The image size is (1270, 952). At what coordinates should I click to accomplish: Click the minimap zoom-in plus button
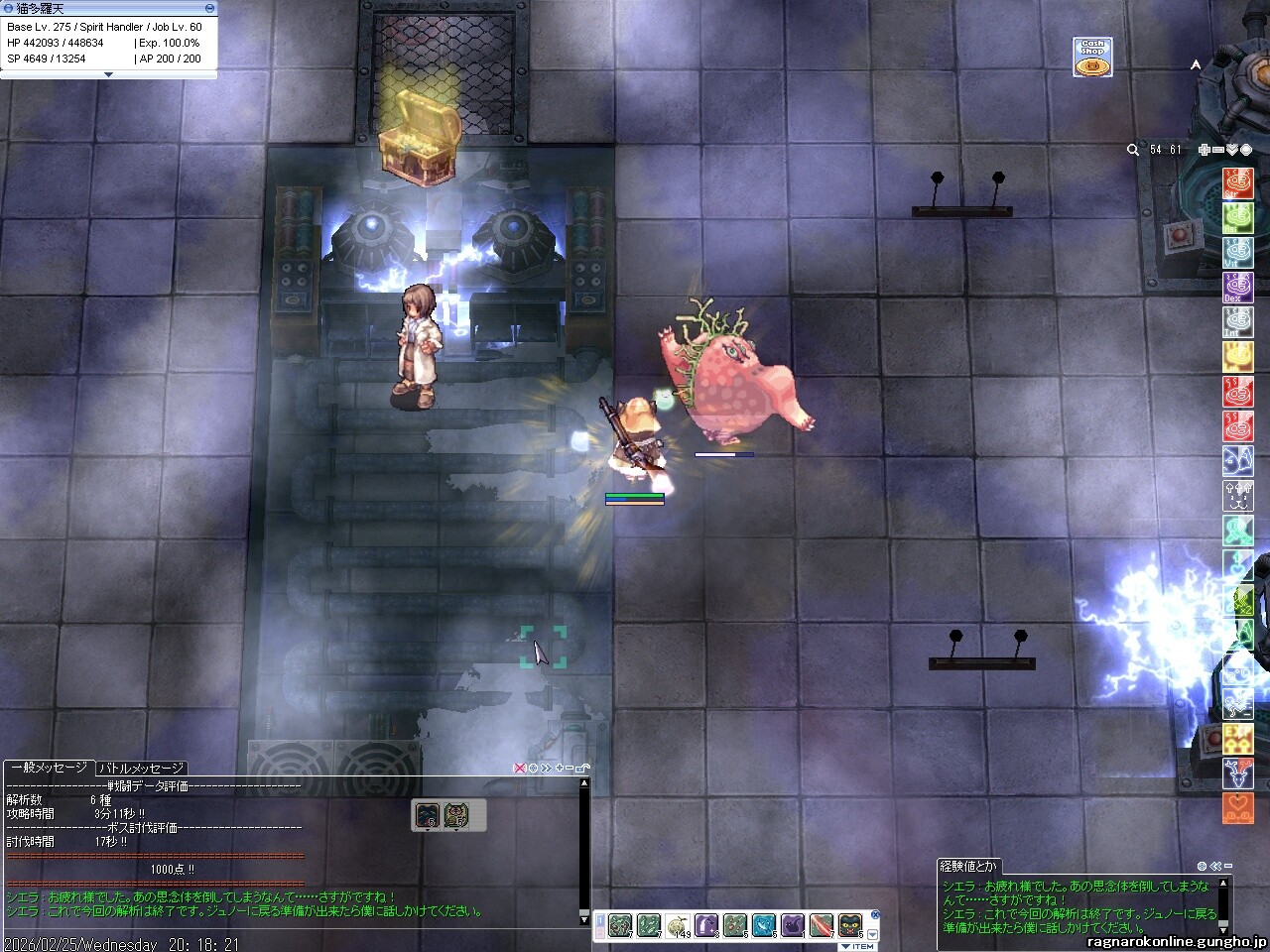click(1204, 150)
